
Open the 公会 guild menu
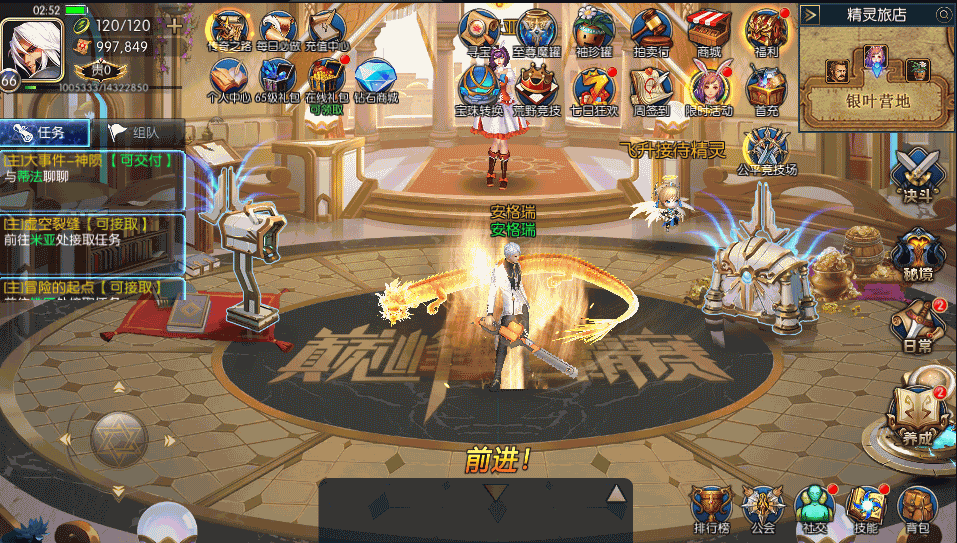[x=763, y=507]
